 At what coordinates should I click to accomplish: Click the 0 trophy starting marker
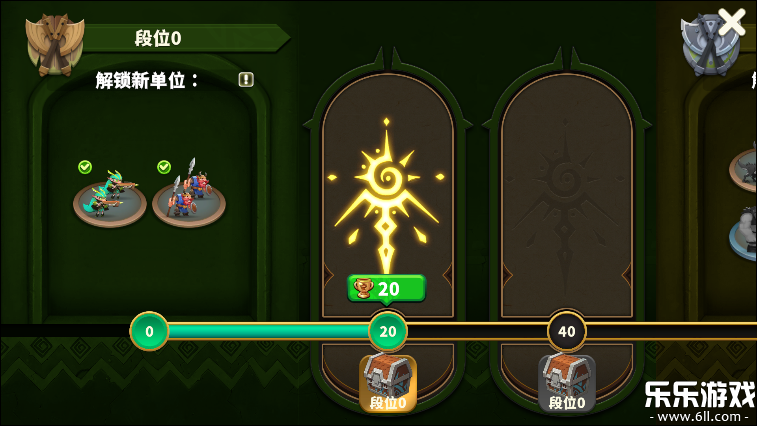click(x=149, y=331)
